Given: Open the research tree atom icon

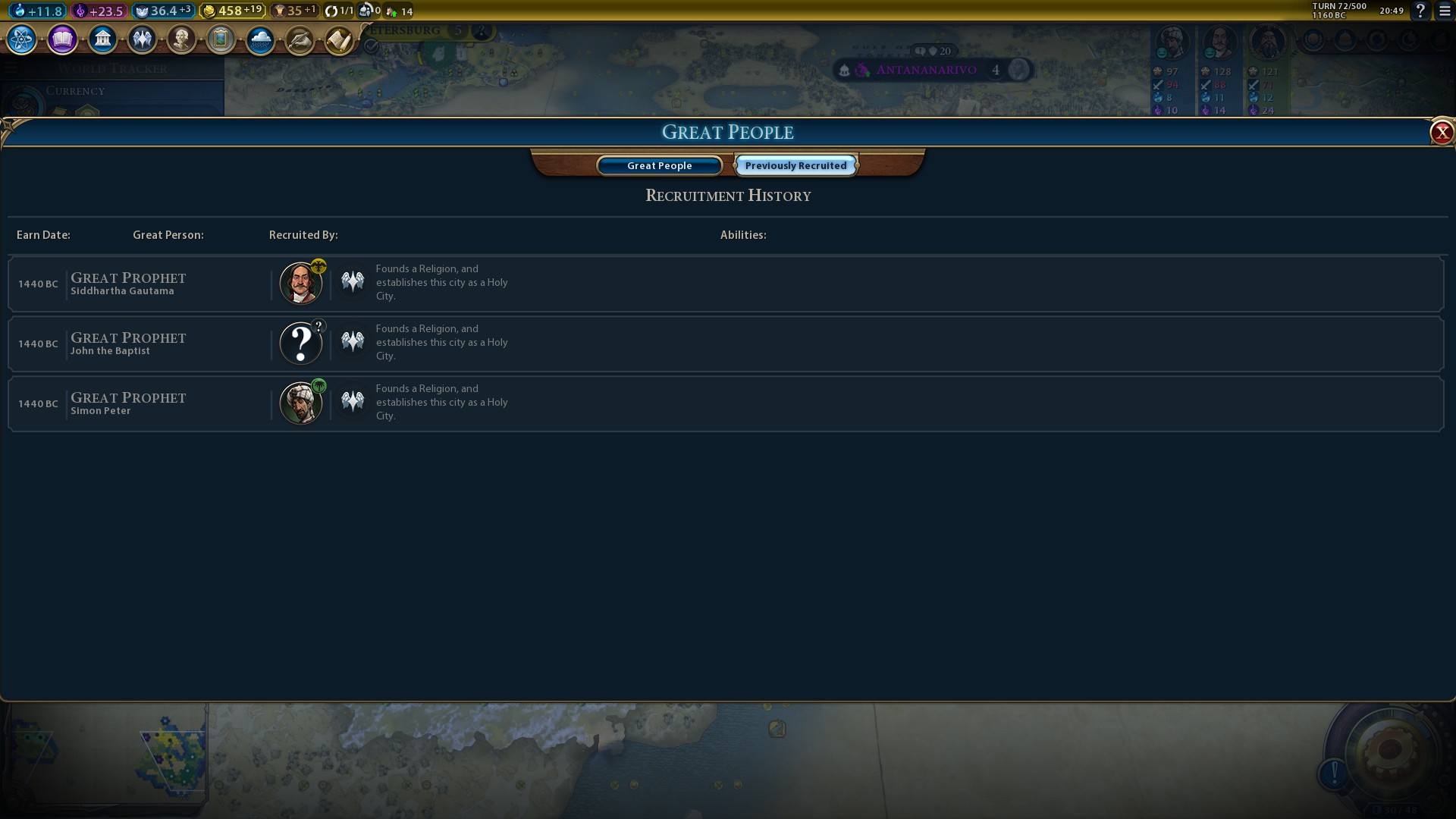Looking at the screenshot, I should point(21,39).
